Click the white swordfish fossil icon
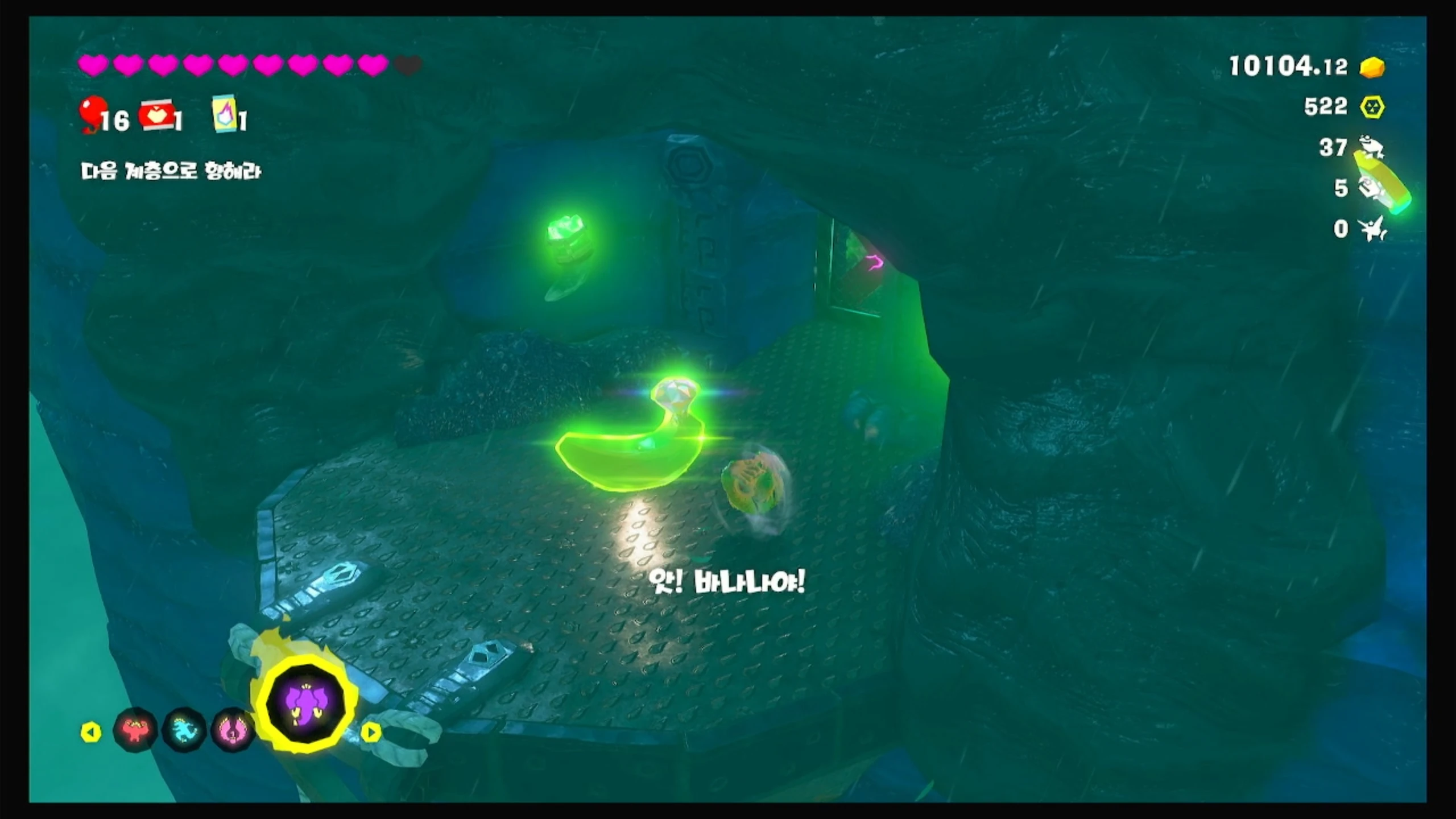 click(1374, 229)
